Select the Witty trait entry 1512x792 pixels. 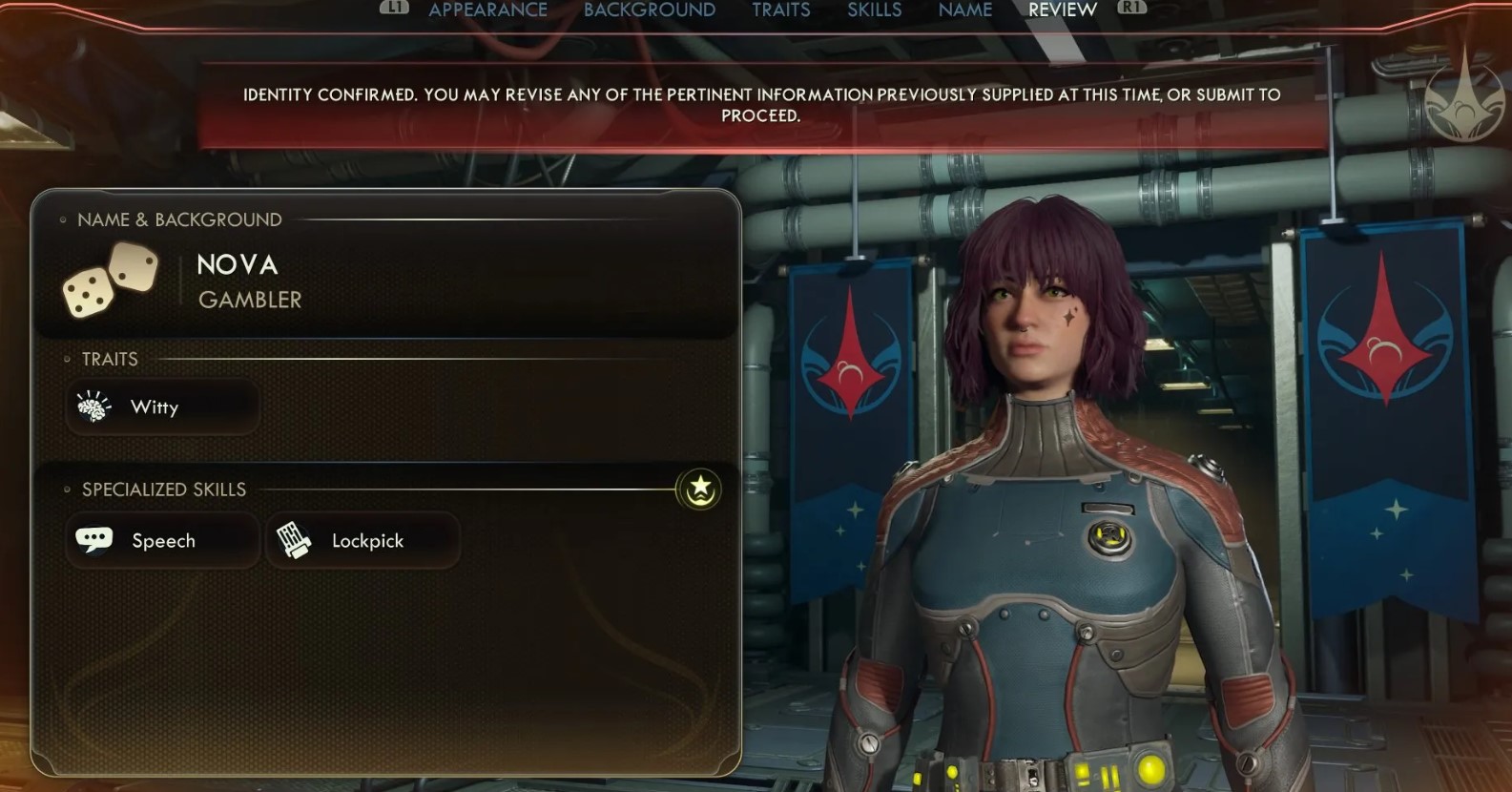pos(162,407)
